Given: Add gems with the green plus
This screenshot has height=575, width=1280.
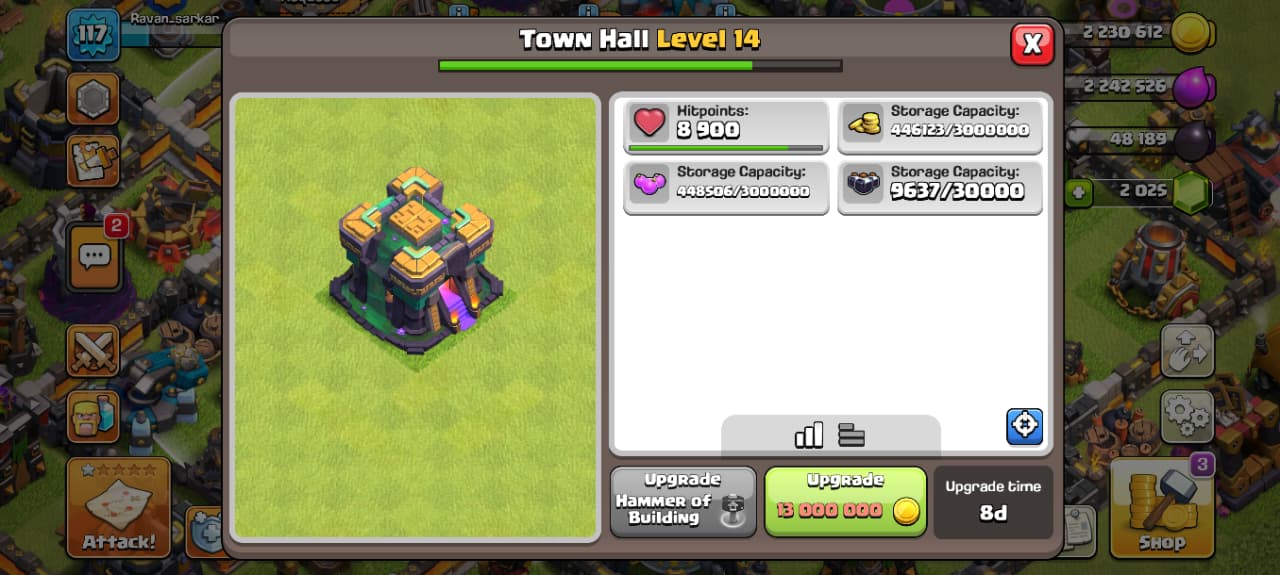Looking at the screenshot, I should 1078,193.
